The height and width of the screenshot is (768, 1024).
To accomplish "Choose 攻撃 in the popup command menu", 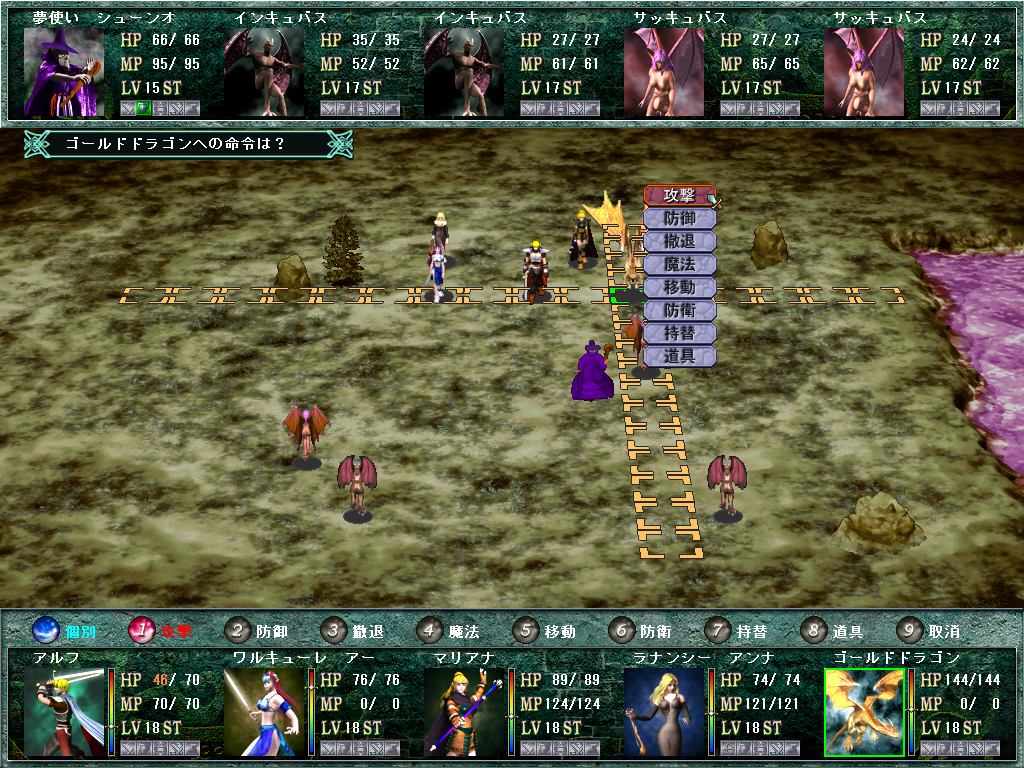I will coord(679,195).
